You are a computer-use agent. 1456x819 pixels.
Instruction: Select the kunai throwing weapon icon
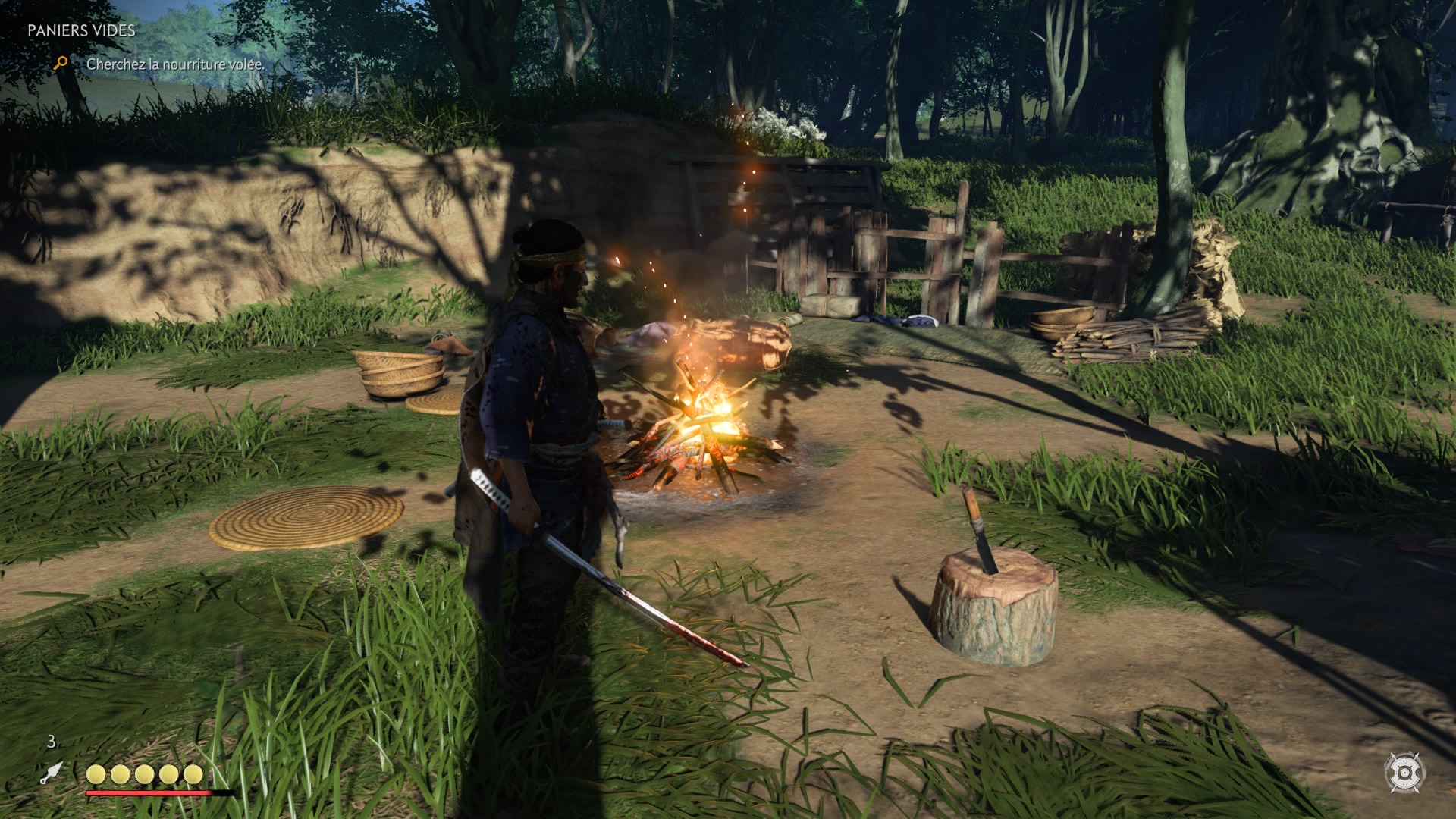pos(52,773)
